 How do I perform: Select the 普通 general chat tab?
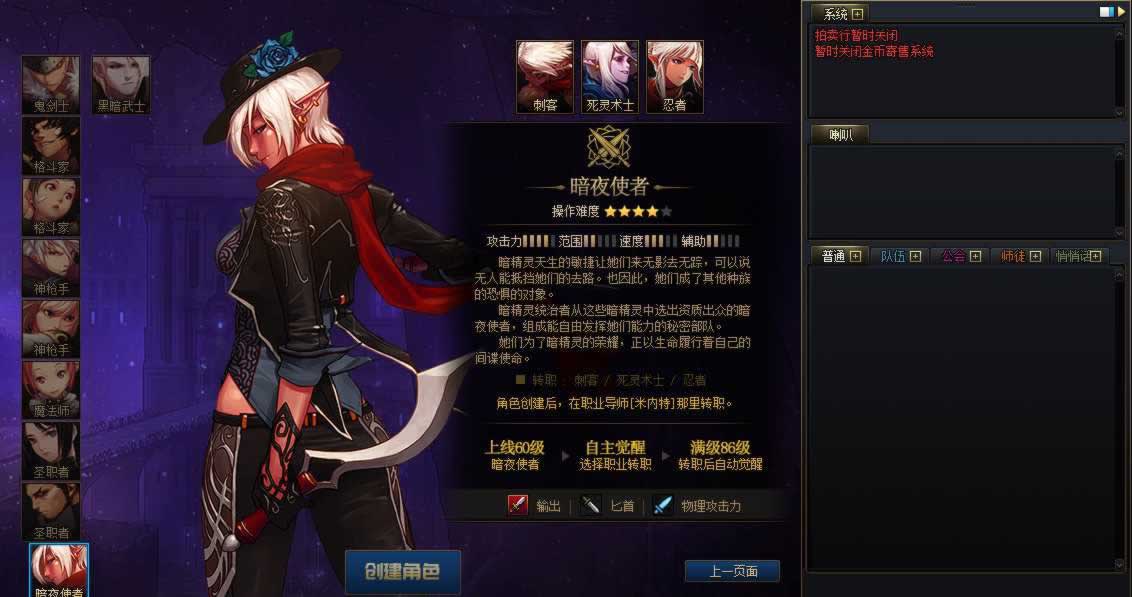pos(833,256)
